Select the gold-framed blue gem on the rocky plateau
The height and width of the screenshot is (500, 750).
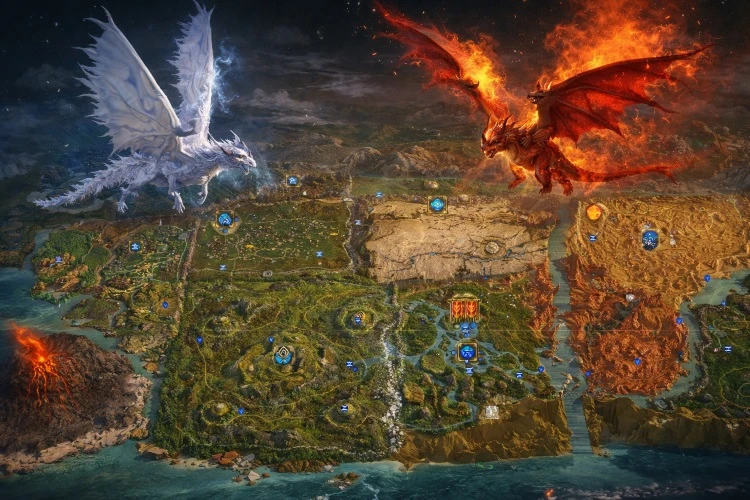(437, 205)
